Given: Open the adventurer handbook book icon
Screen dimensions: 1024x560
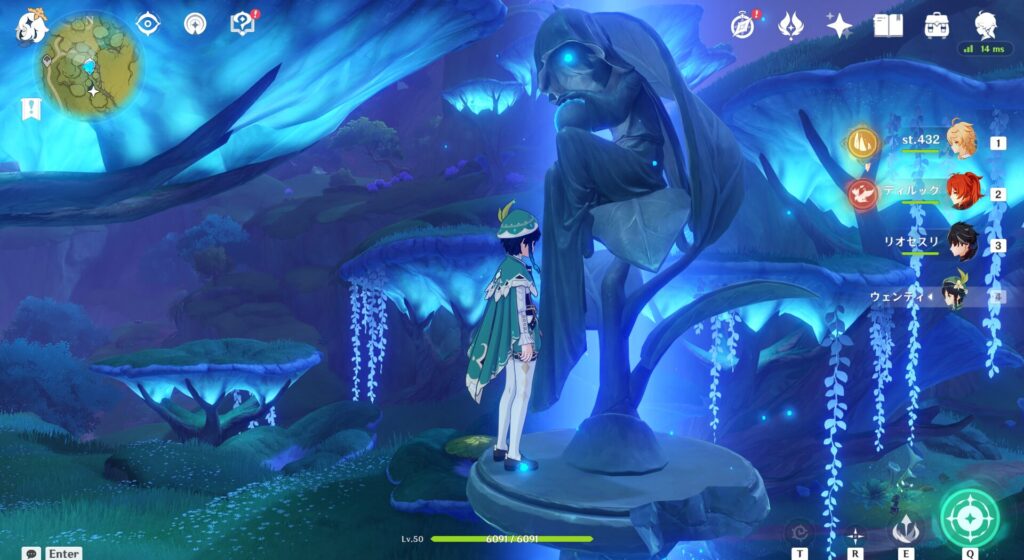Looking at the screenshot, I should [x=888, y=25].
